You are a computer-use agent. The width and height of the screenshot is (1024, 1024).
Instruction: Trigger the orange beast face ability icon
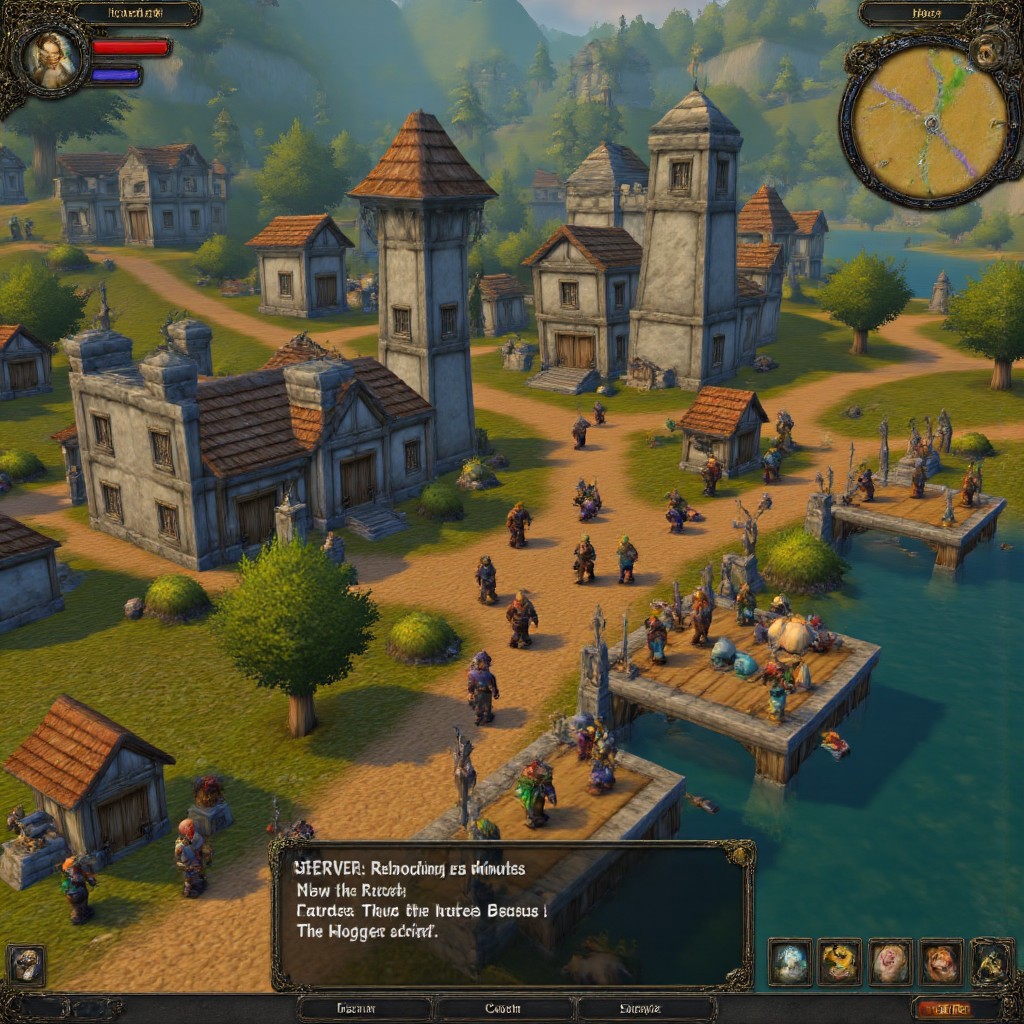[940, 962]
